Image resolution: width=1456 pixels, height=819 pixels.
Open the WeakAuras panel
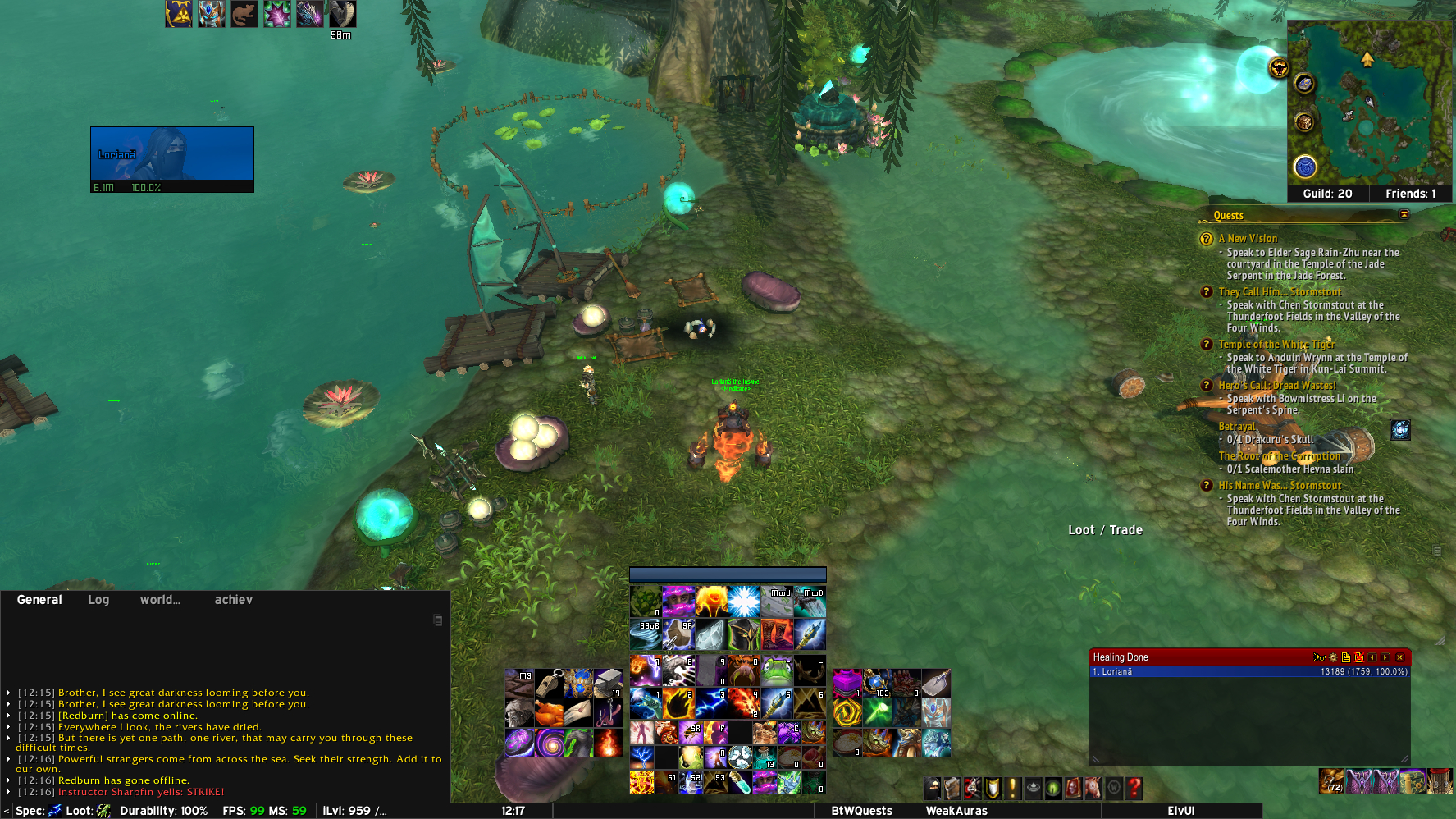pyautogui.click(x=956, y=811)
